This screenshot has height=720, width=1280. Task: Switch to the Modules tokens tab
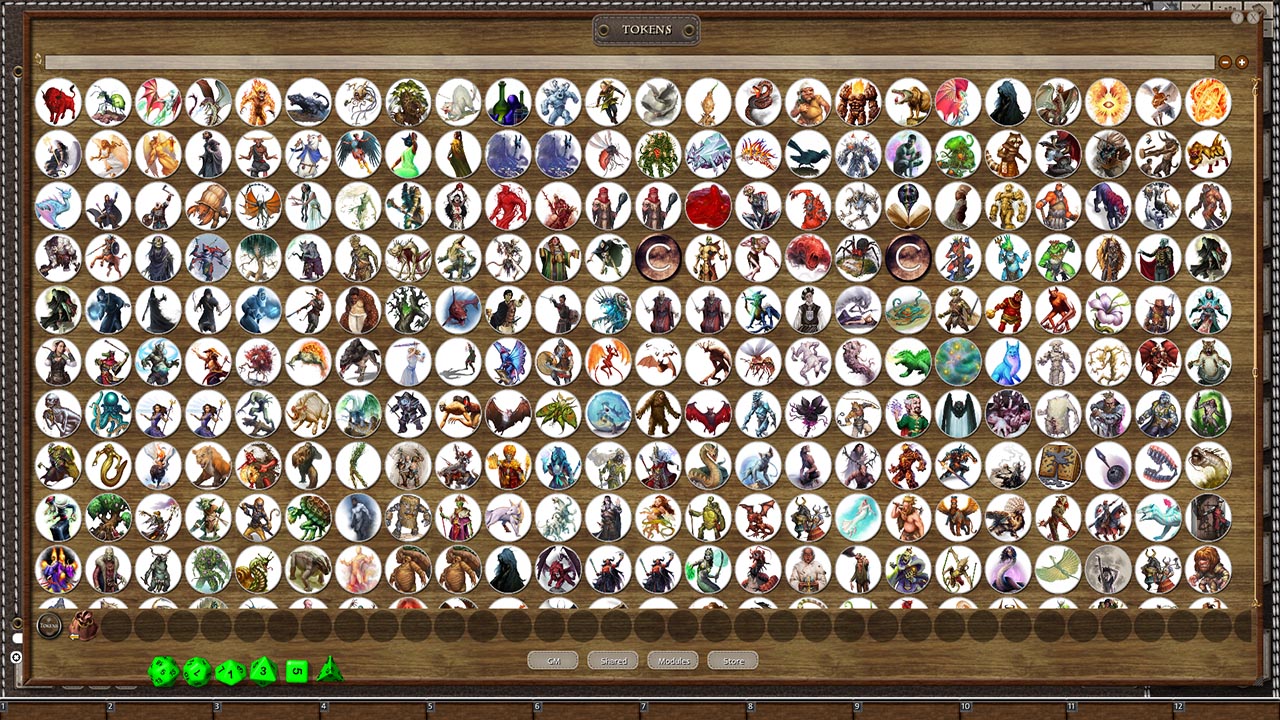(672, 660)
